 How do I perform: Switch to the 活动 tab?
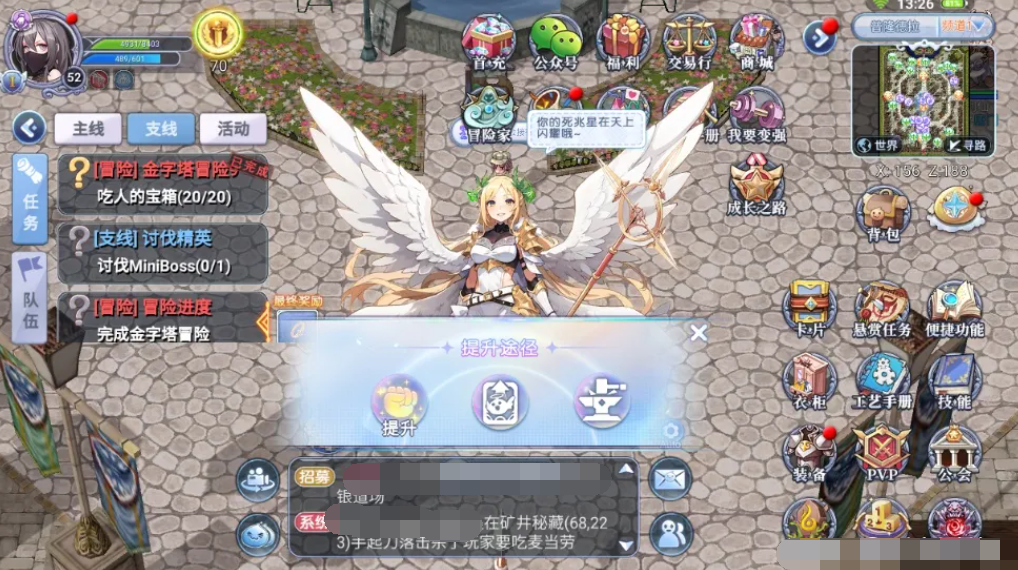coord(233,128)
